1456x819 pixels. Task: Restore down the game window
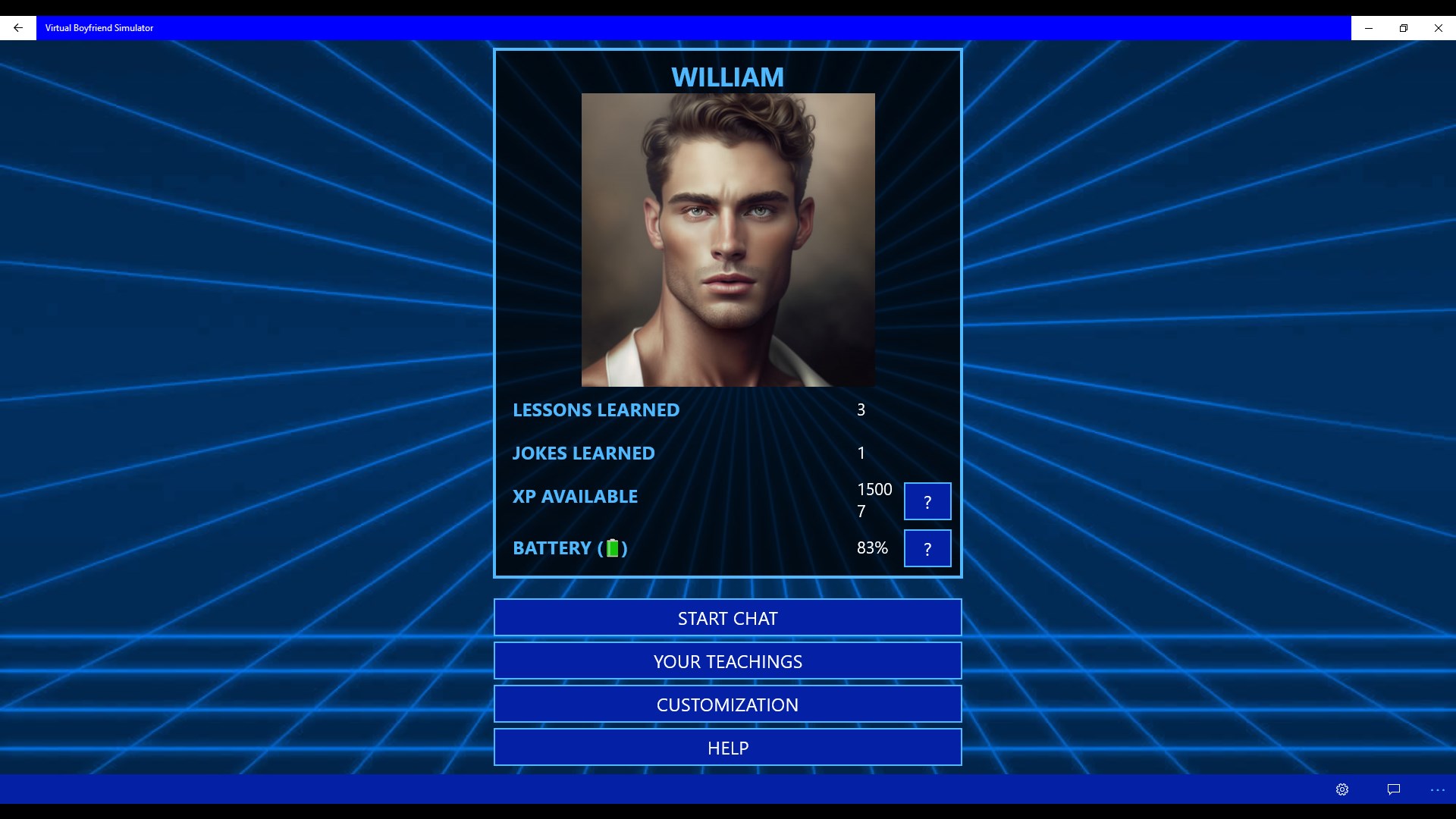click(x=1403, y=28)
